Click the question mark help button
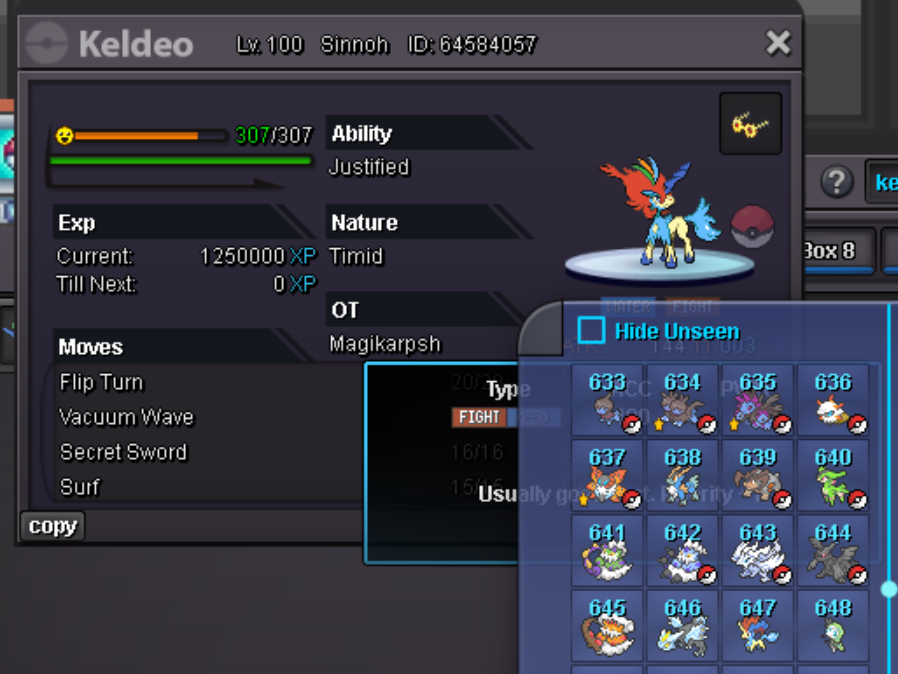The image size is (898, 674). (836, 182)
